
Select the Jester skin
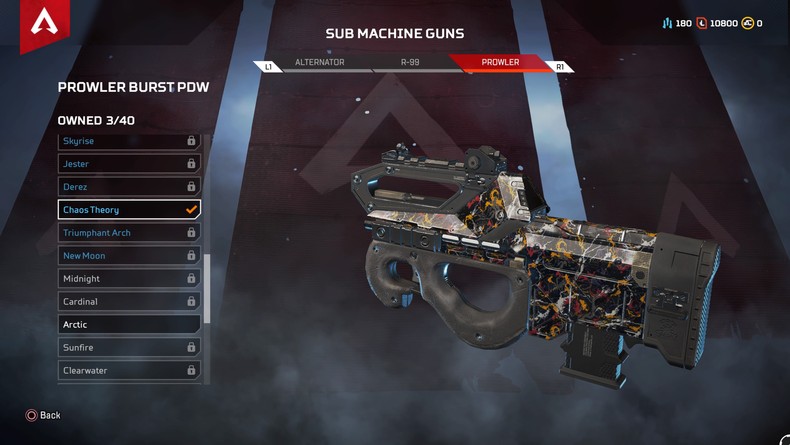pos(129,164)
